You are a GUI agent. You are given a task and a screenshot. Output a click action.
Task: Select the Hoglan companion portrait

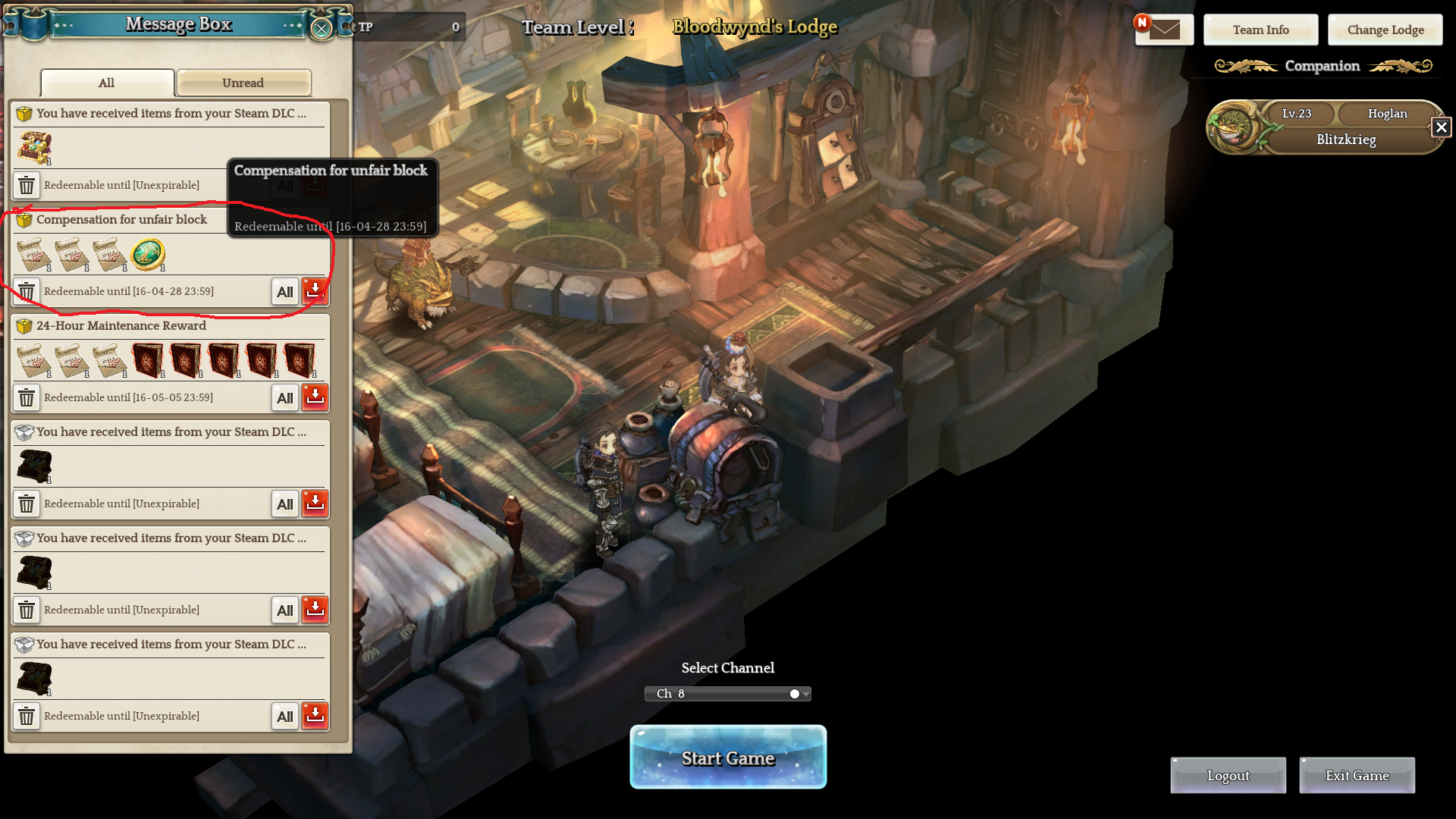(1232, 127)
